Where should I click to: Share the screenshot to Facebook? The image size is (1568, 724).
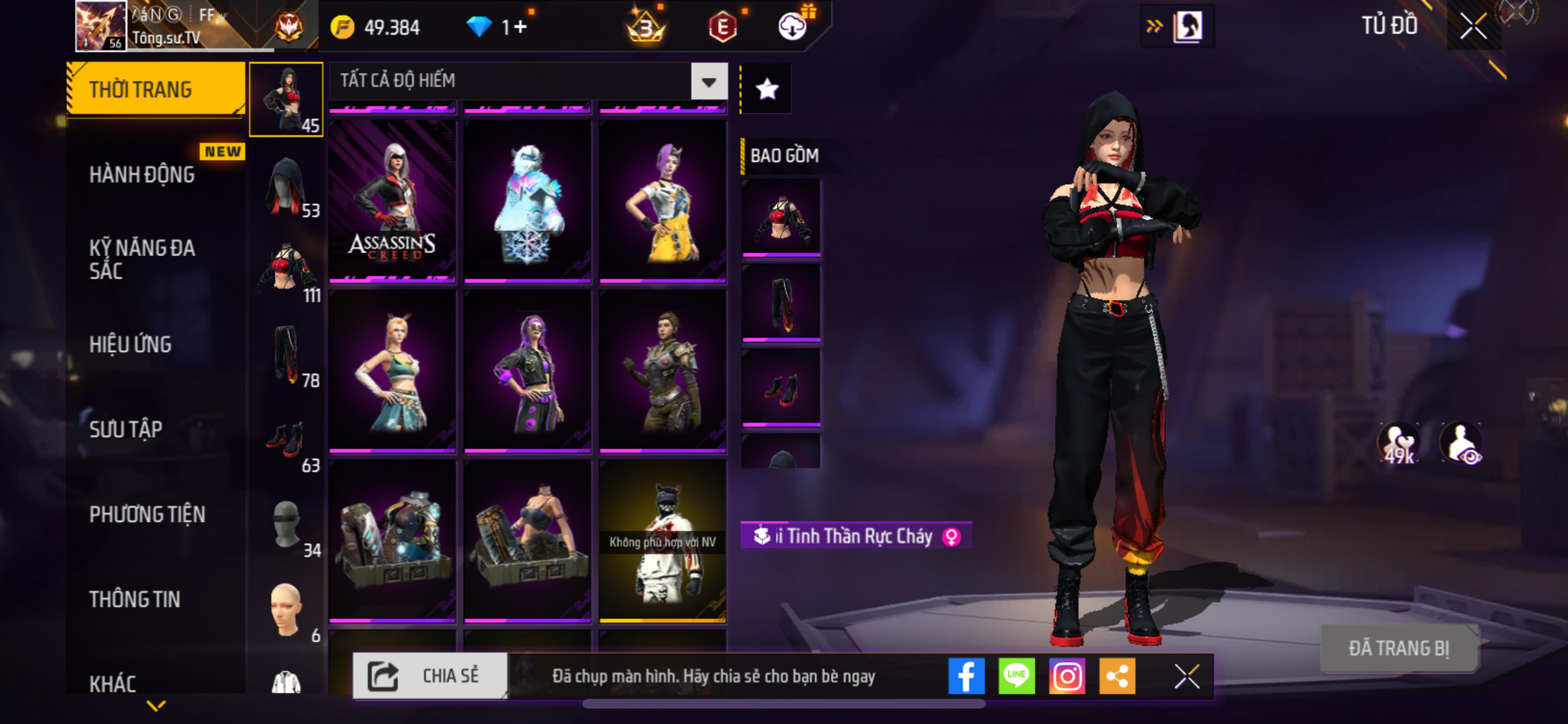click(x=966, y=676)
